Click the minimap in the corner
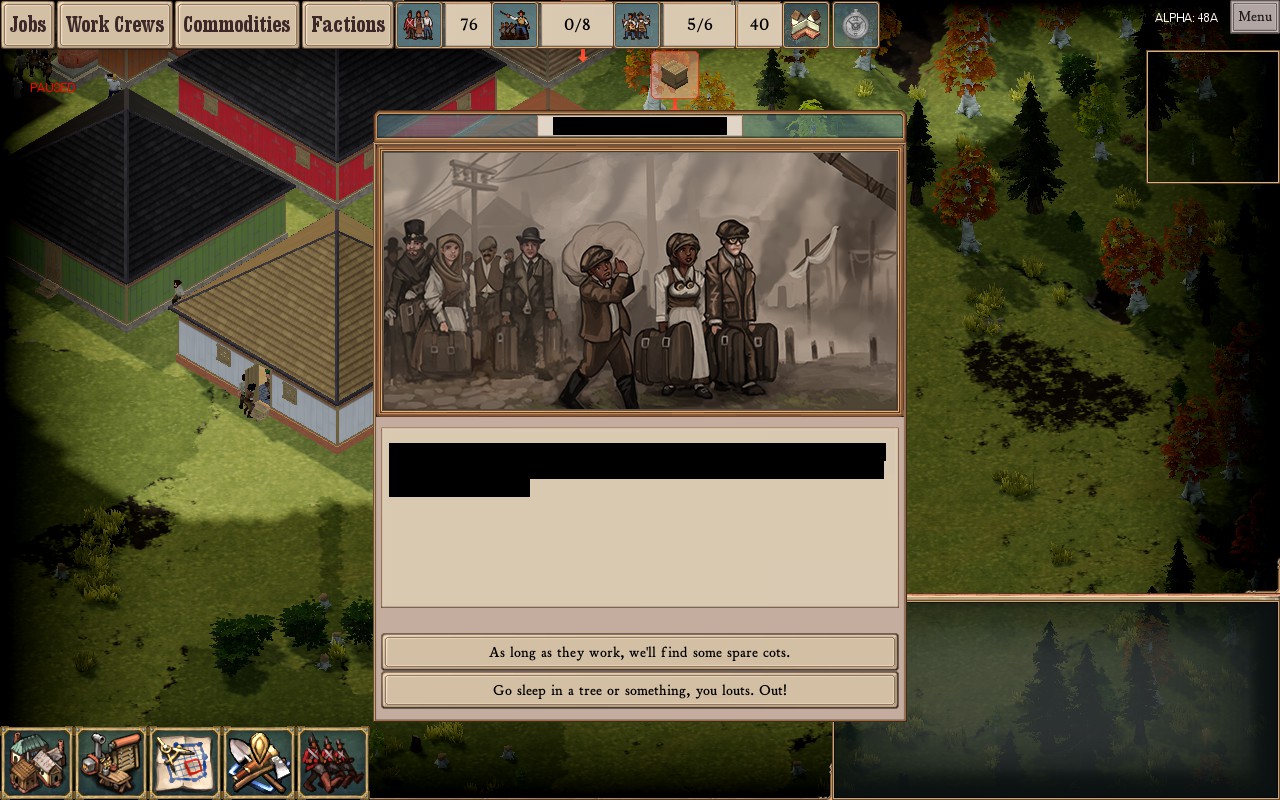The image size is (1280, 800). point(1212,116)
